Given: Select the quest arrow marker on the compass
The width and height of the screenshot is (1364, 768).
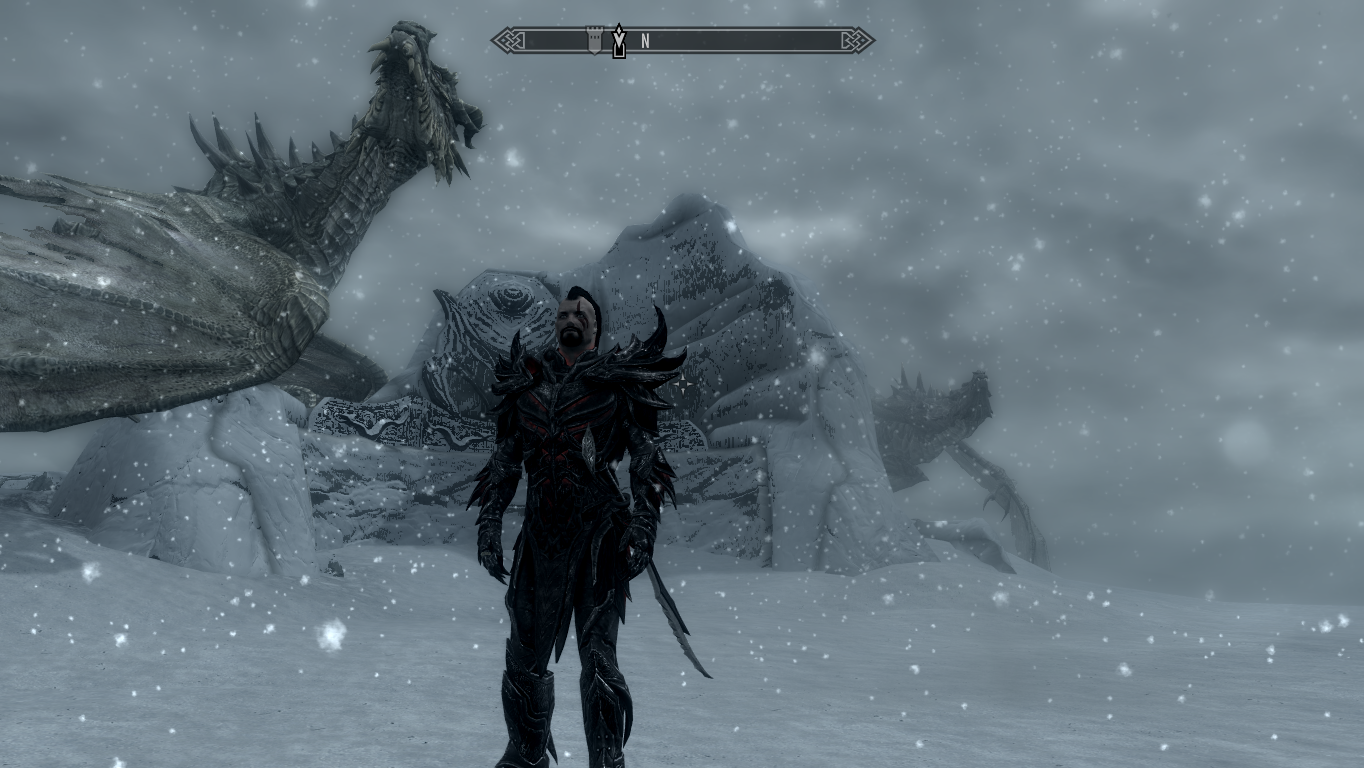Looking at the screenshot, I should click(x=619, y=41).
